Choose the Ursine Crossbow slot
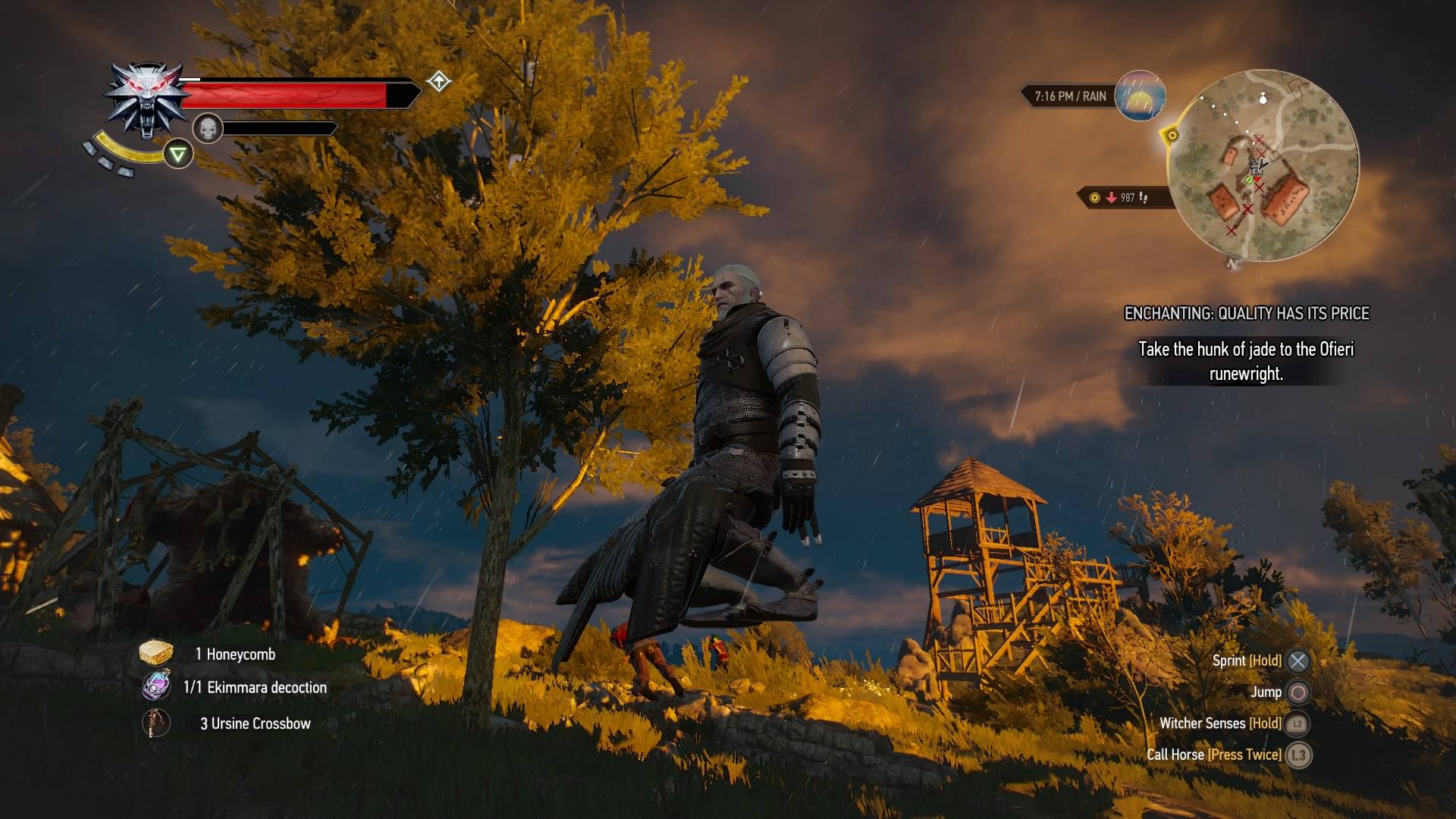 156,723
